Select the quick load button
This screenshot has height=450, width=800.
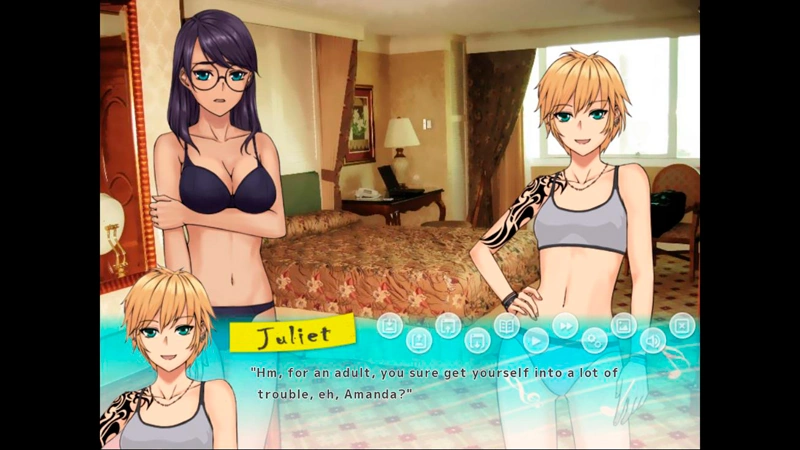tap(477, 341)
